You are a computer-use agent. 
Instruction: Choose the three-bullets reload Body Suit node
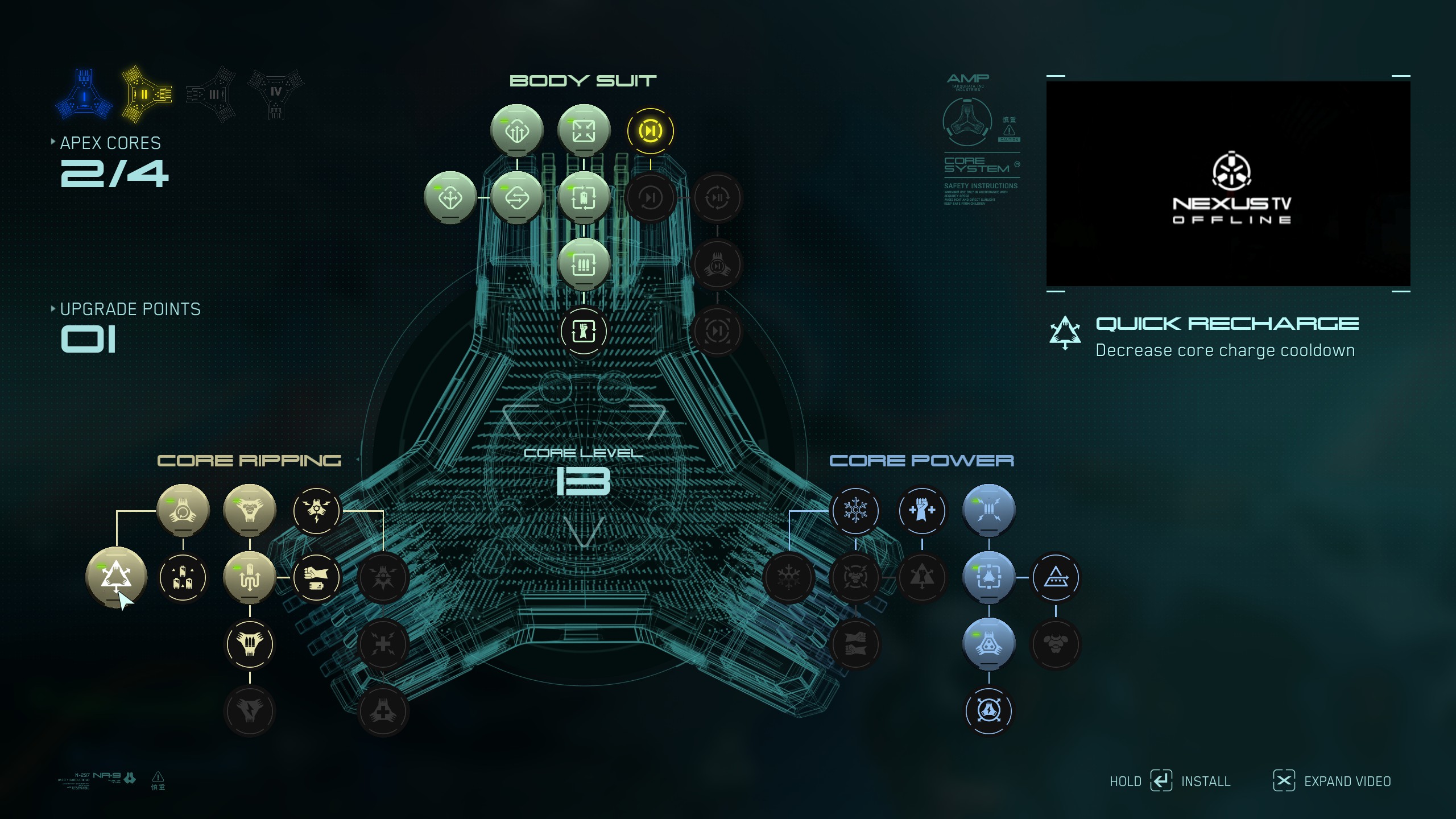click(x=584, y=264)
